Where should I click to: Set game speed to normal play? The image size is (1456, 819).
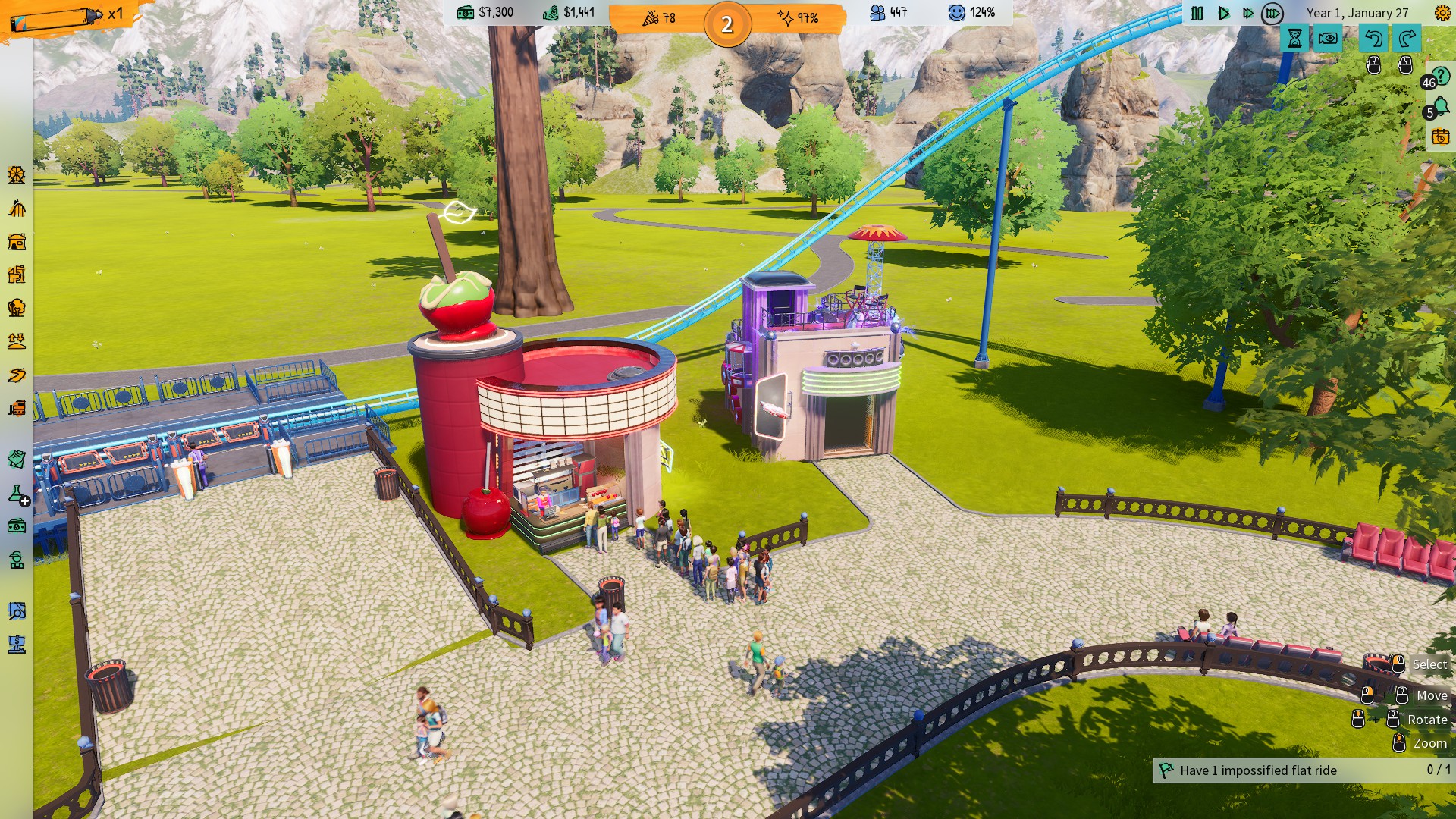(1223, 14)
